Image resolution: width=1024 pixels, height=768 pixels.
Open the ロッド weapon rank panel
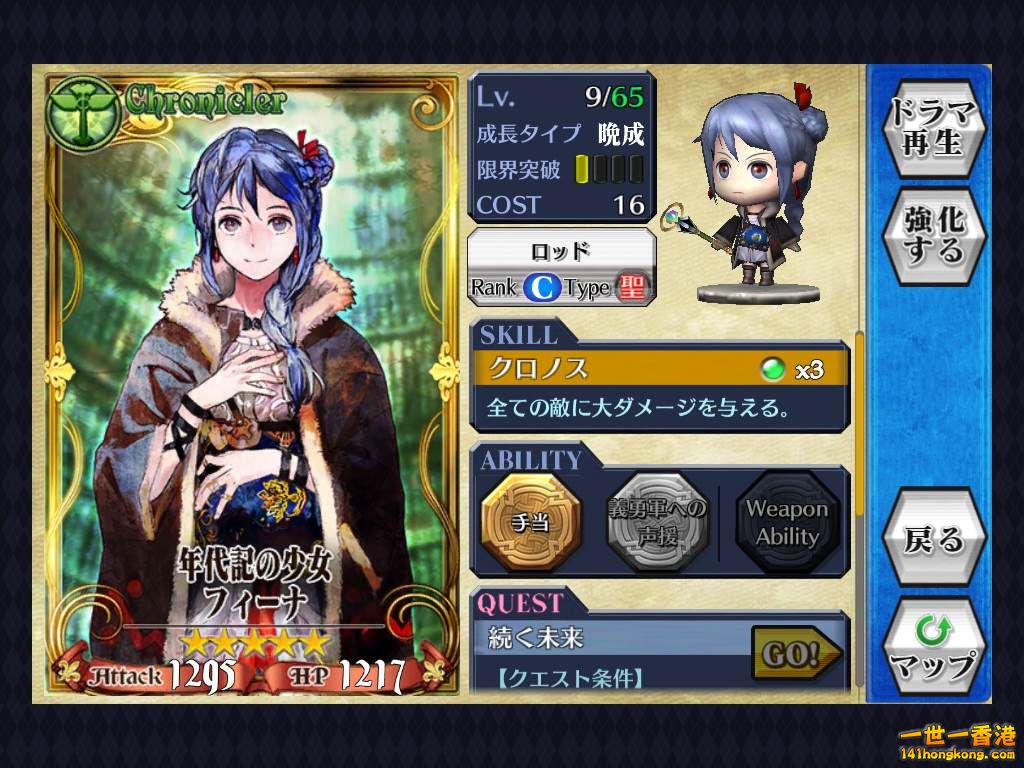tap(561, 267)
